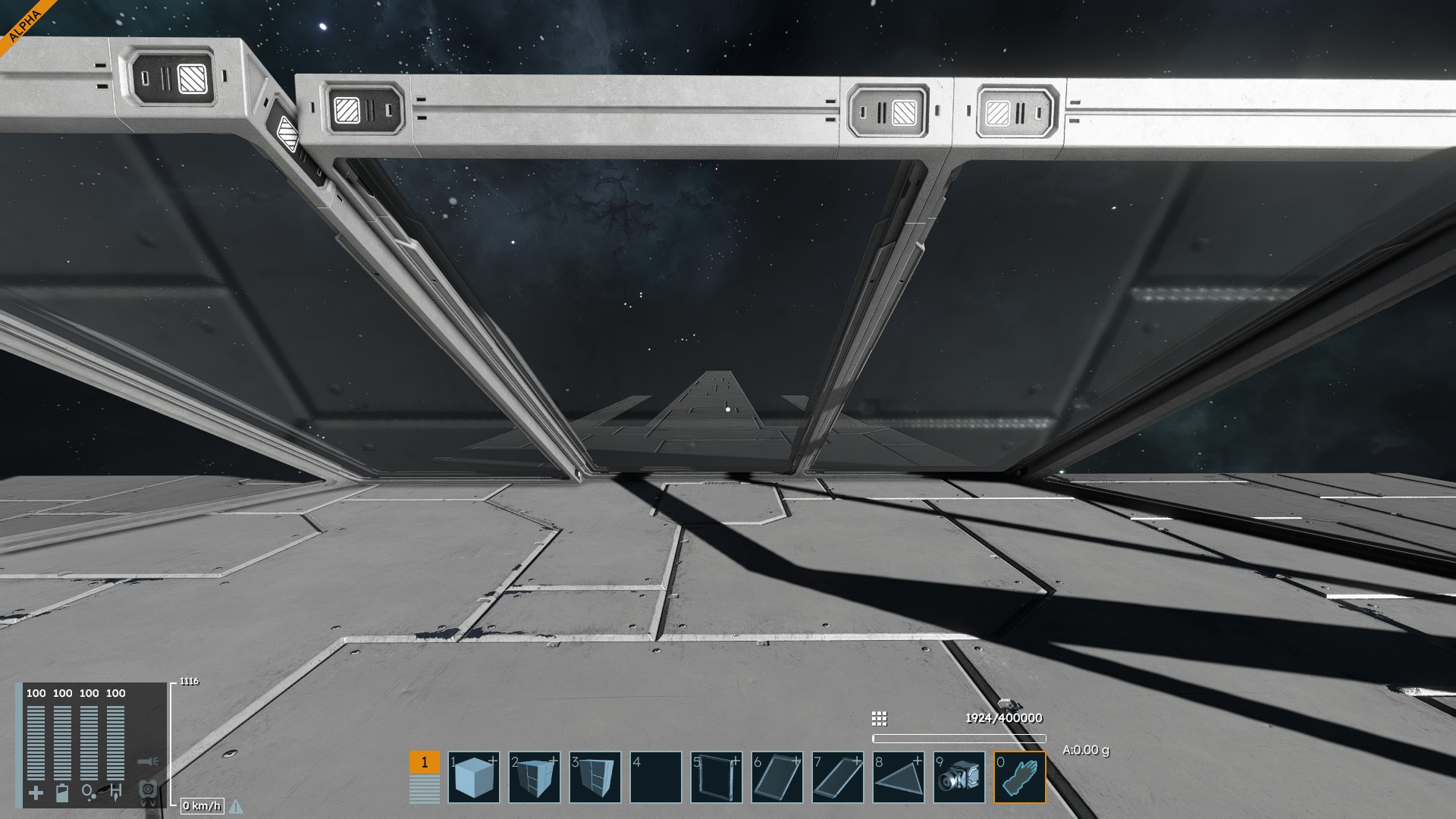Select the light armor cube block slot
1456x819 pixels.
pyautogui.click(x=474, y=777)
